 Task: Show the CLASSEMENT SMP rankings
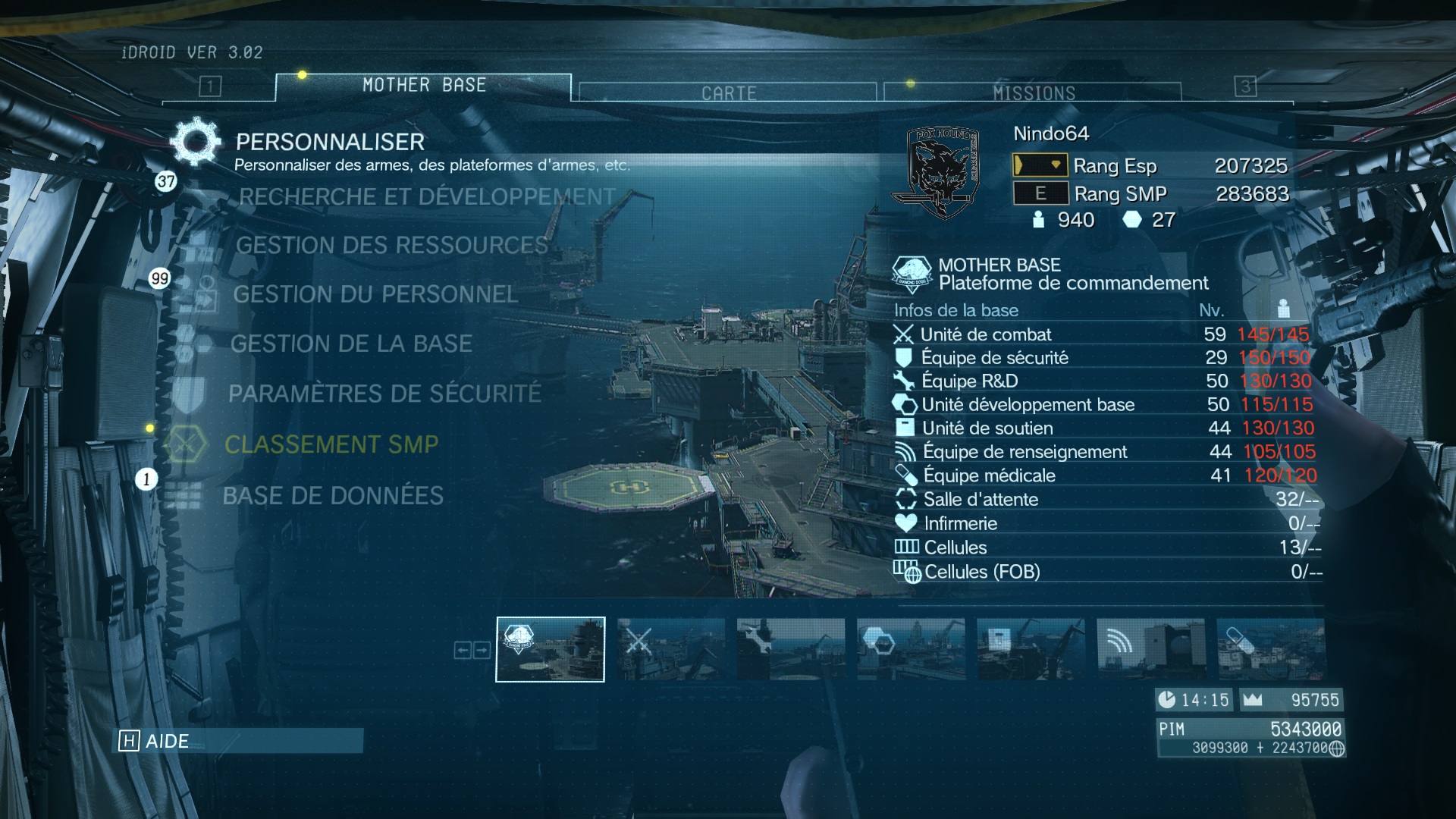pos(331,444)
